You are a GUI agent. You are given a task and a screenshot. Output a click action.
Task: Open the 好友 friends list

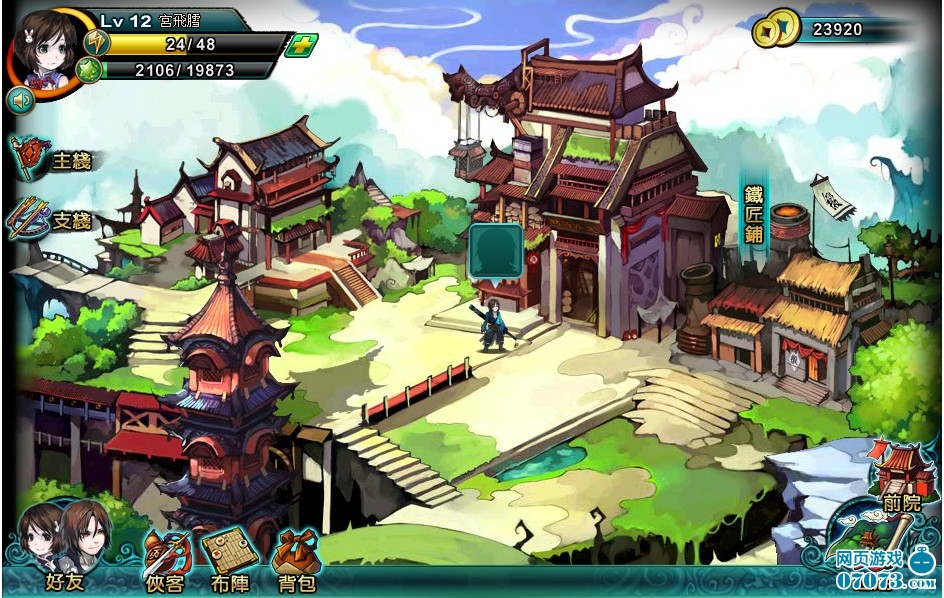coord(63,548)
